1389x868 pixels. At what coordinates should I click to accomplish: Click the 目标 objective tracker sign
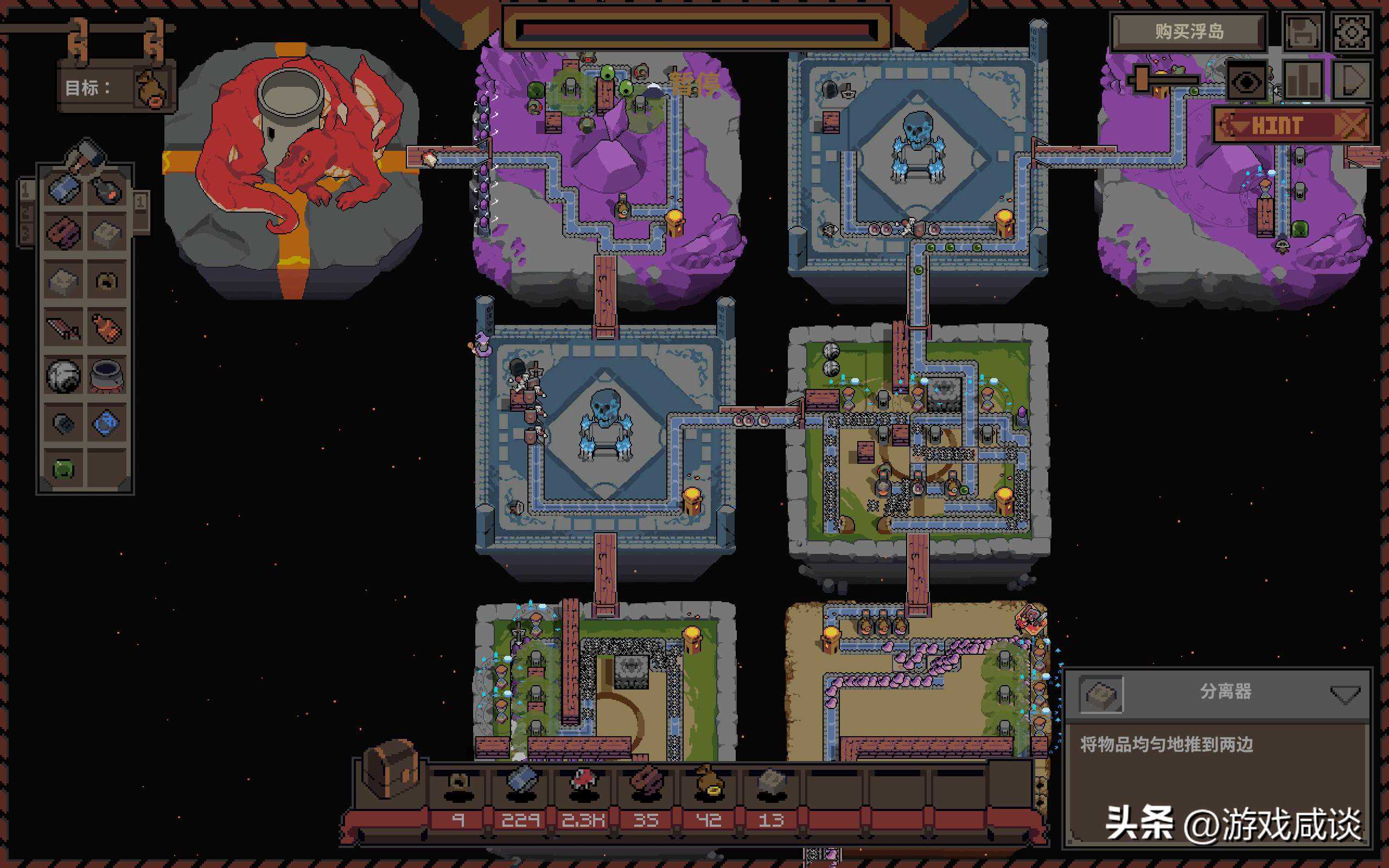(x=115, y=87)
